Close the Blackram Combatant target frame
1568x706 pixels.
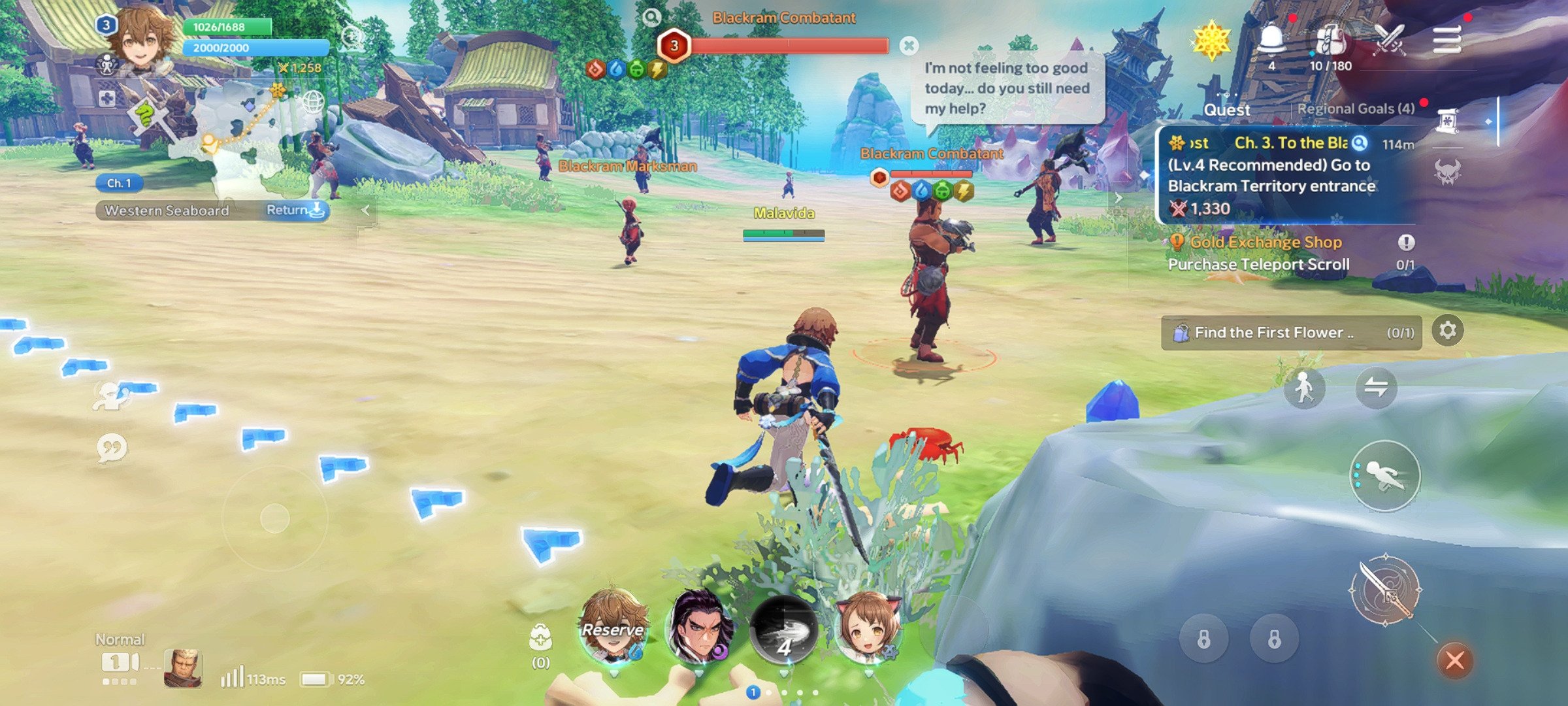[908, 45]
